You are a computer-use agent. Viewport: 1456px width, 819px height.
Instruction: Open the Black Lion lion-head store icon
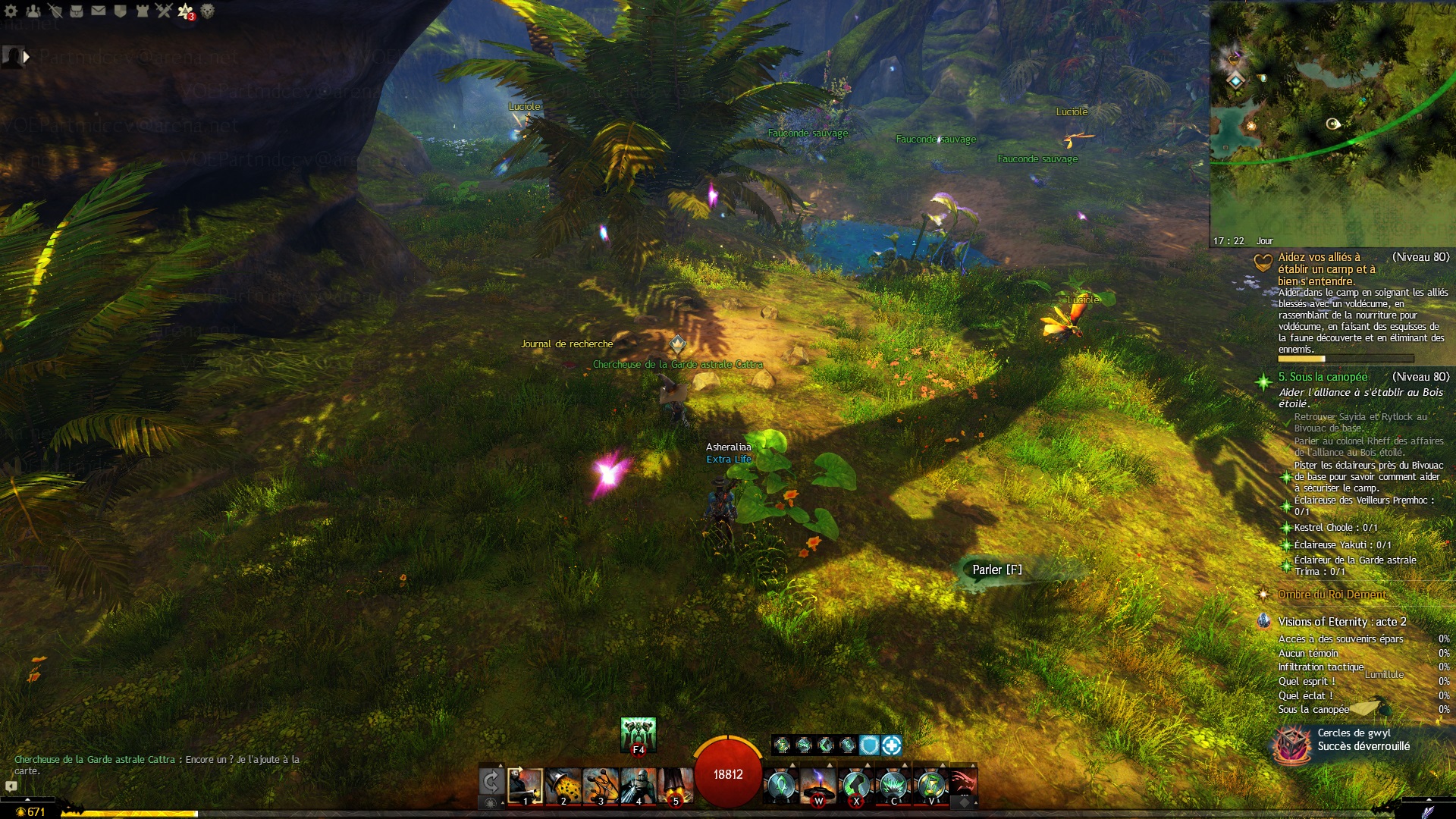tap(207, 11)
